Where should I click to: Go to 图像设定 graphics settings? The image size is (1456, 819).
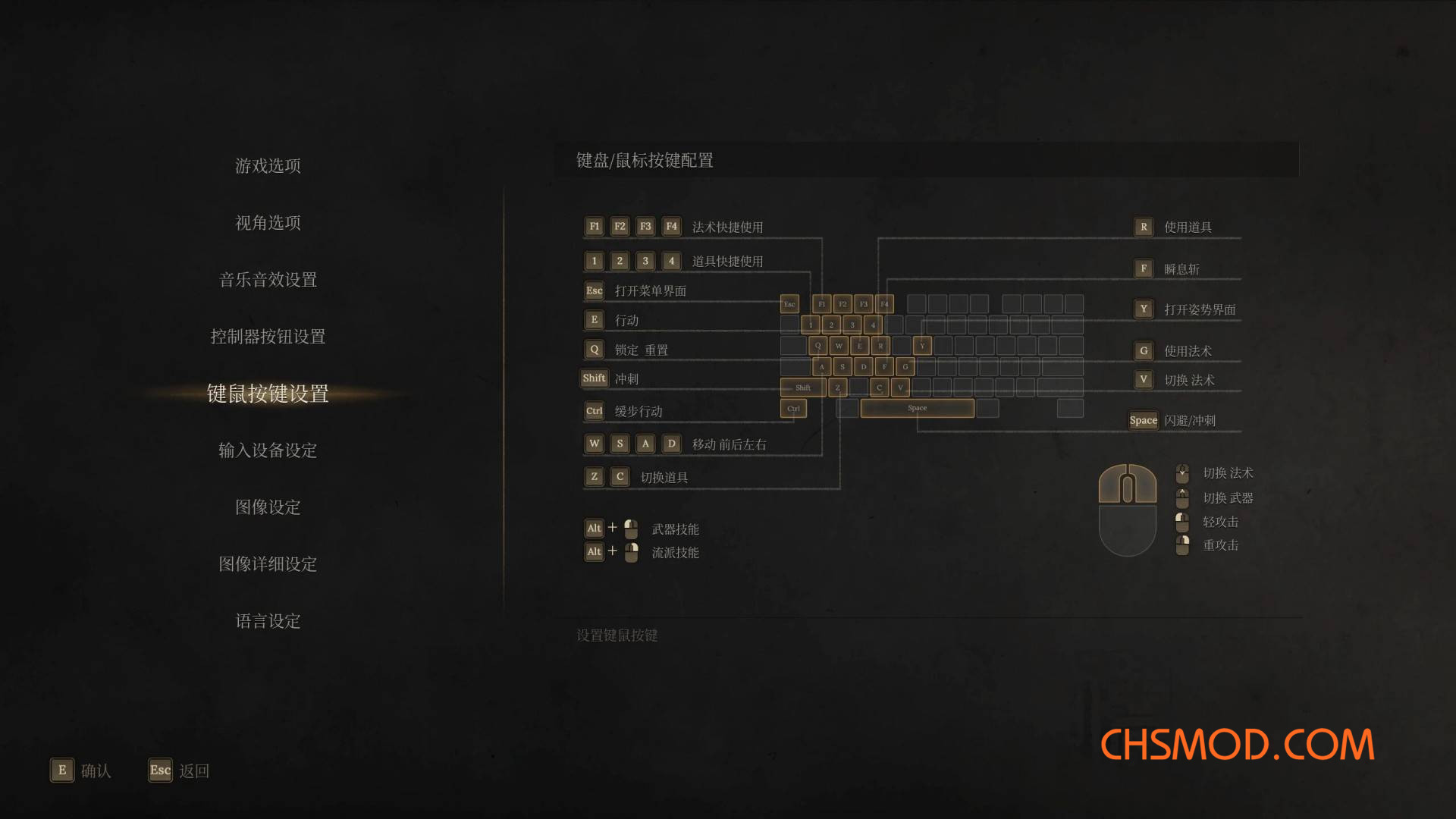(x=268, y=507)
